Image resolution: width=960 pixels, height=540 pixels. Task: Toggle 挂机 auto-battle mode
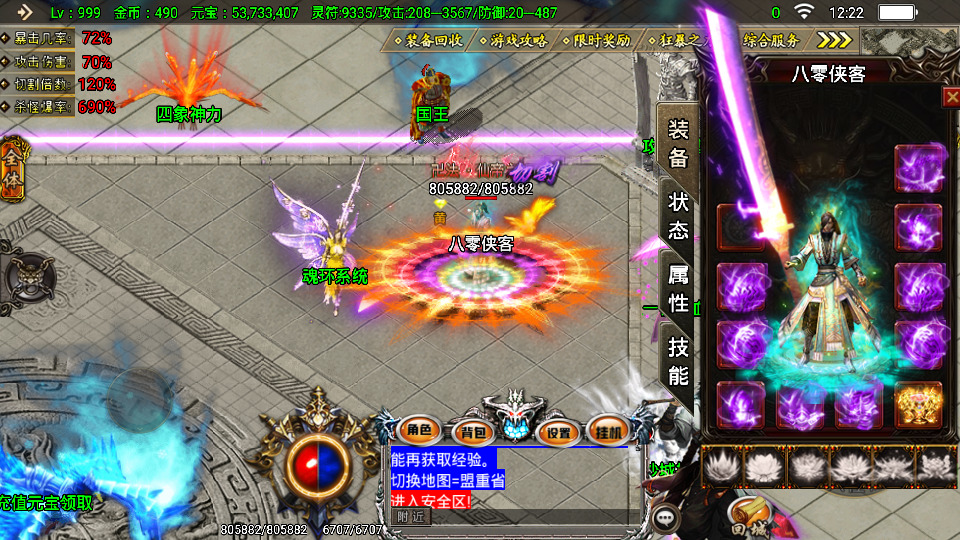click(x=608, y=431)
